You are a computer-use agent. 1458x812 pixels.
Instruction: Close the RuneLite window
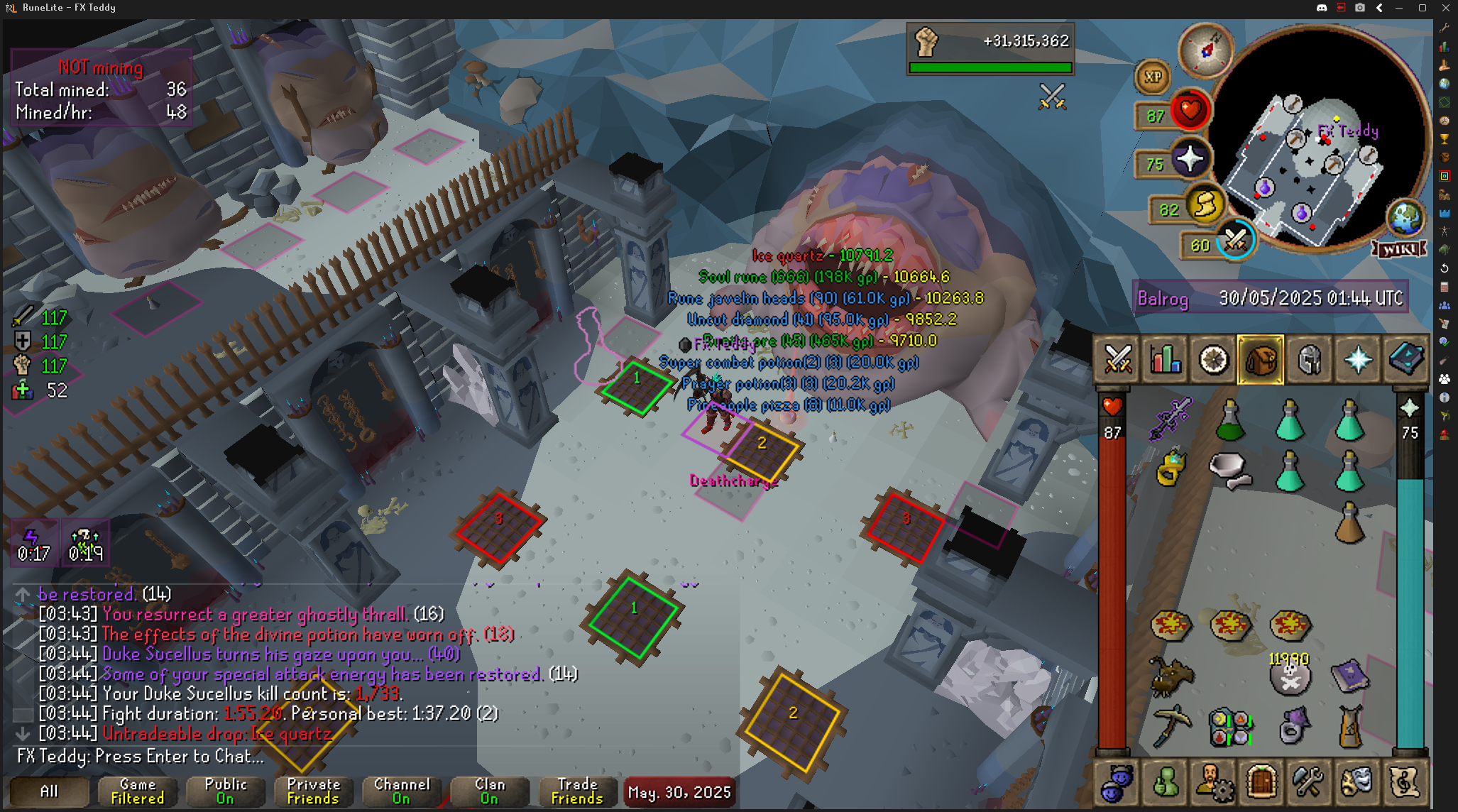pyautogui.click(x=1445, y=8)
